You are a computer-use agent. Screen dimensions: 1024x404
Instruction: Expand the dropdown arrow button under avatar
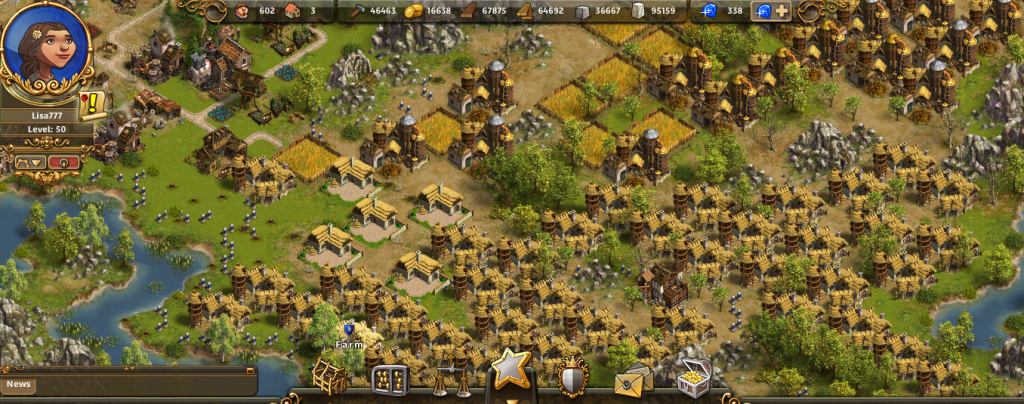point(28,160)
